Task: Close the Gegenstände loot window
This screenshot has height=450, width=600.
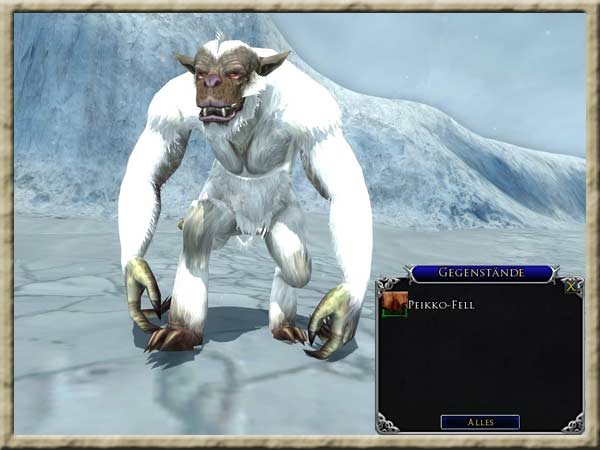Action: point(571,286)
